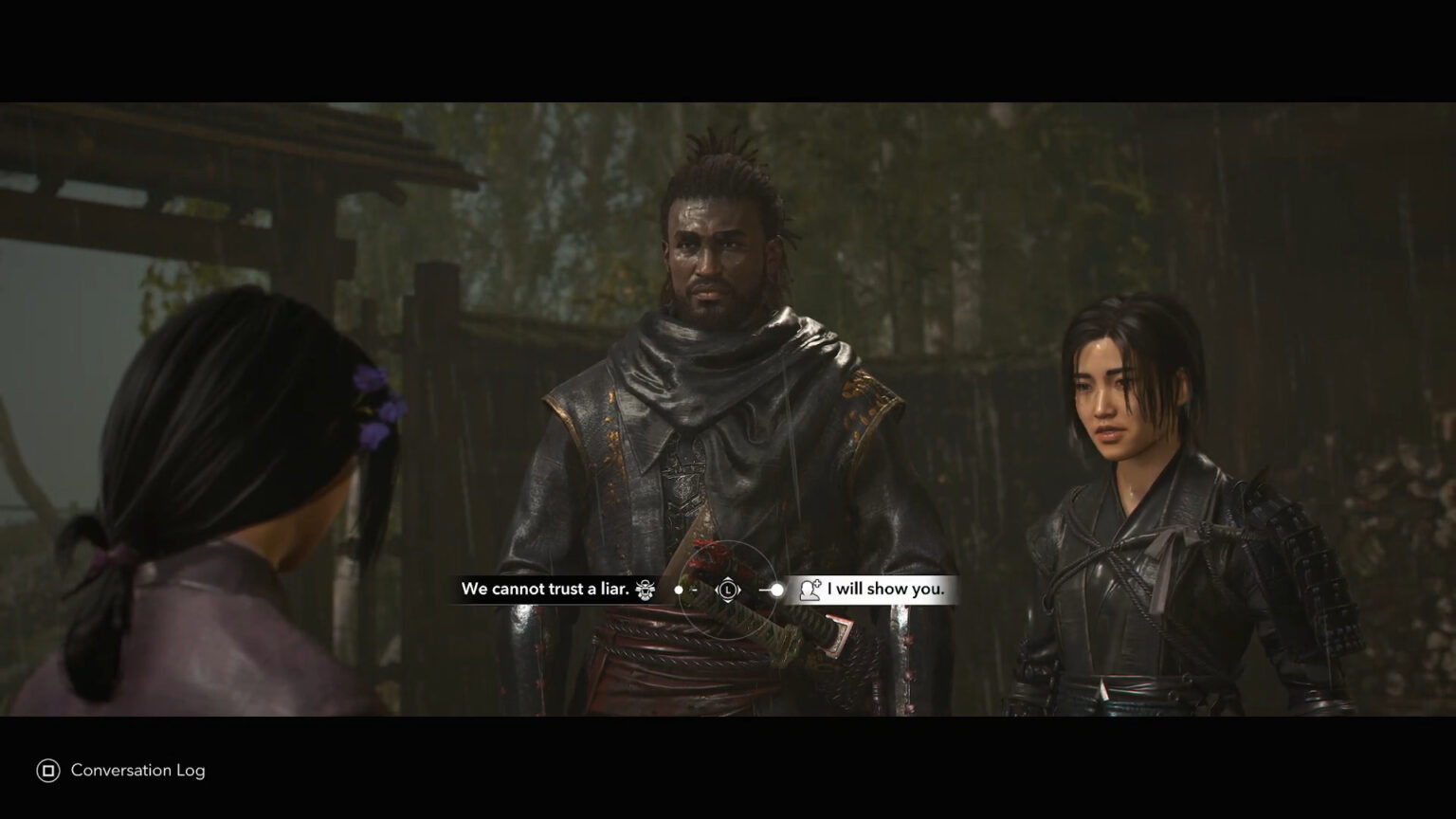Select the right arrow of the L stick indicator
This screenshot has height=819, width=1456.
coord(741,591)
